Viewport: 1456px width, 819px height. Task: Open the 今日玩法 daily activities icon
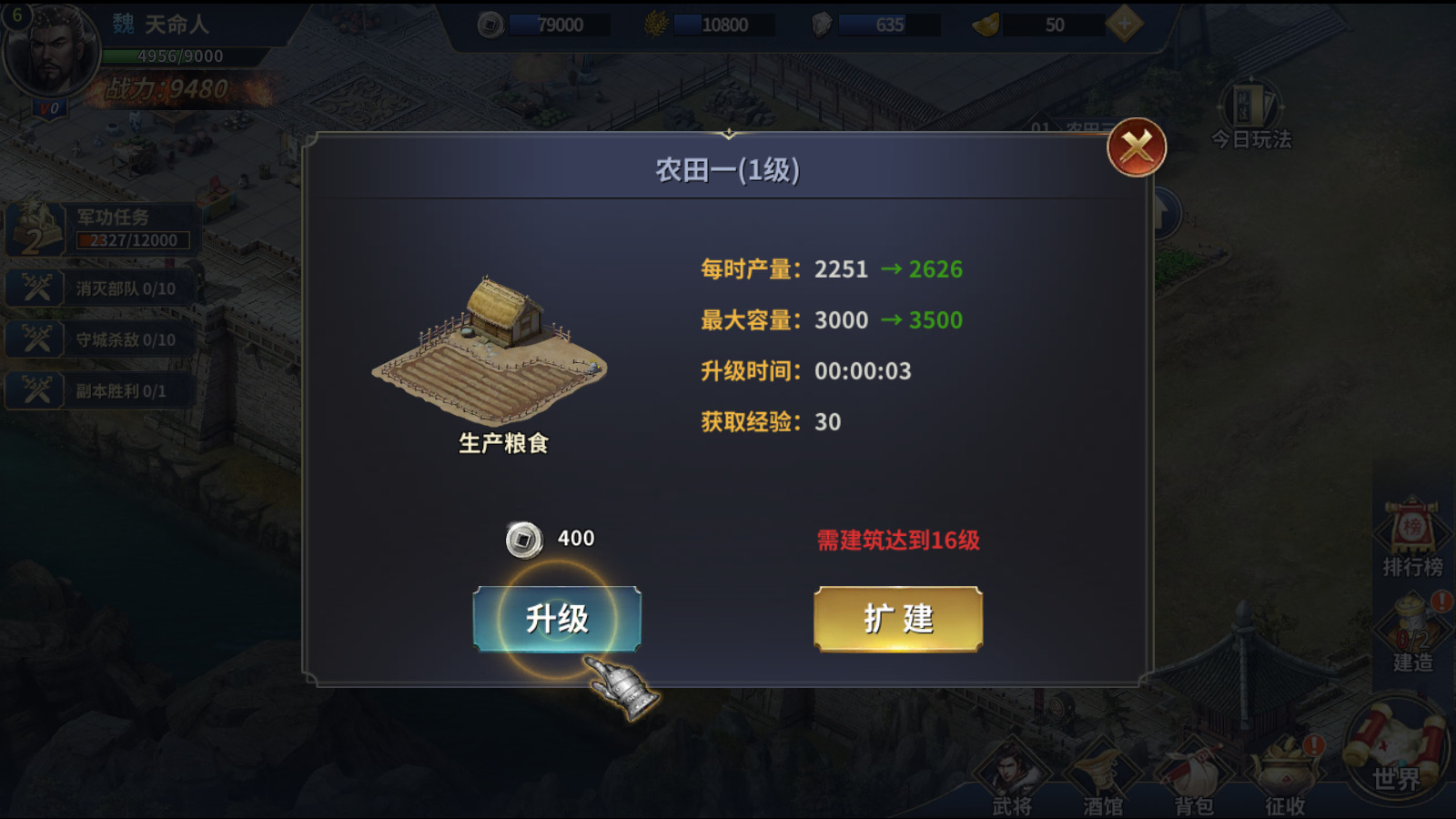[x=1251, y=116]
